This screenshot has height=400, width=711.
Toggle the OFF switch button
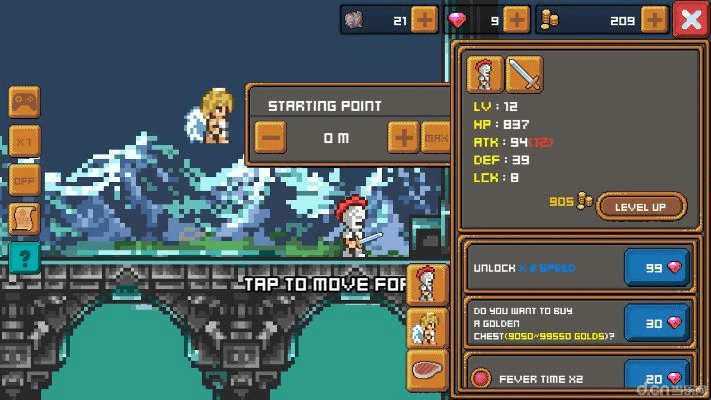coord(24,181)
